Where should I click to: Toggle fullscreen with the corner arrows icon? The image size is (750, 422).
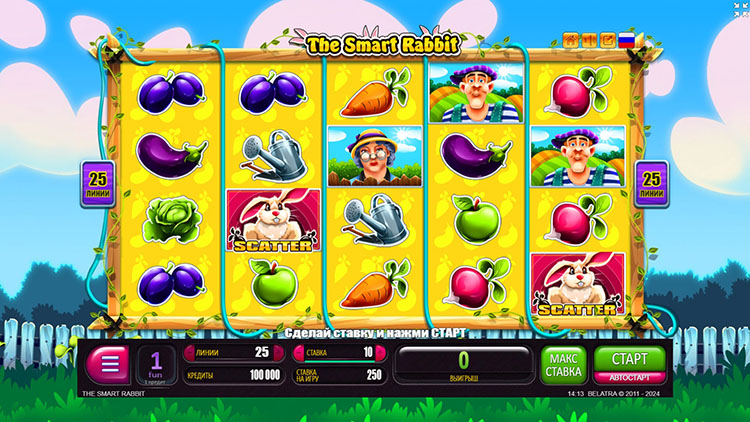(x=740, y=9)
